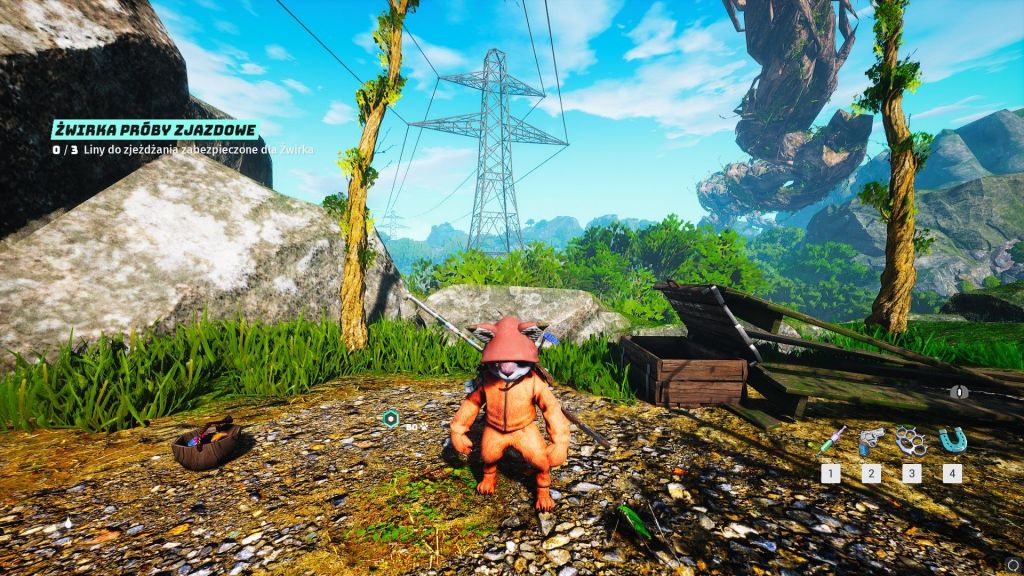Equip the revolver from the hotbar
1024x576 pixels.
point(871,440)
